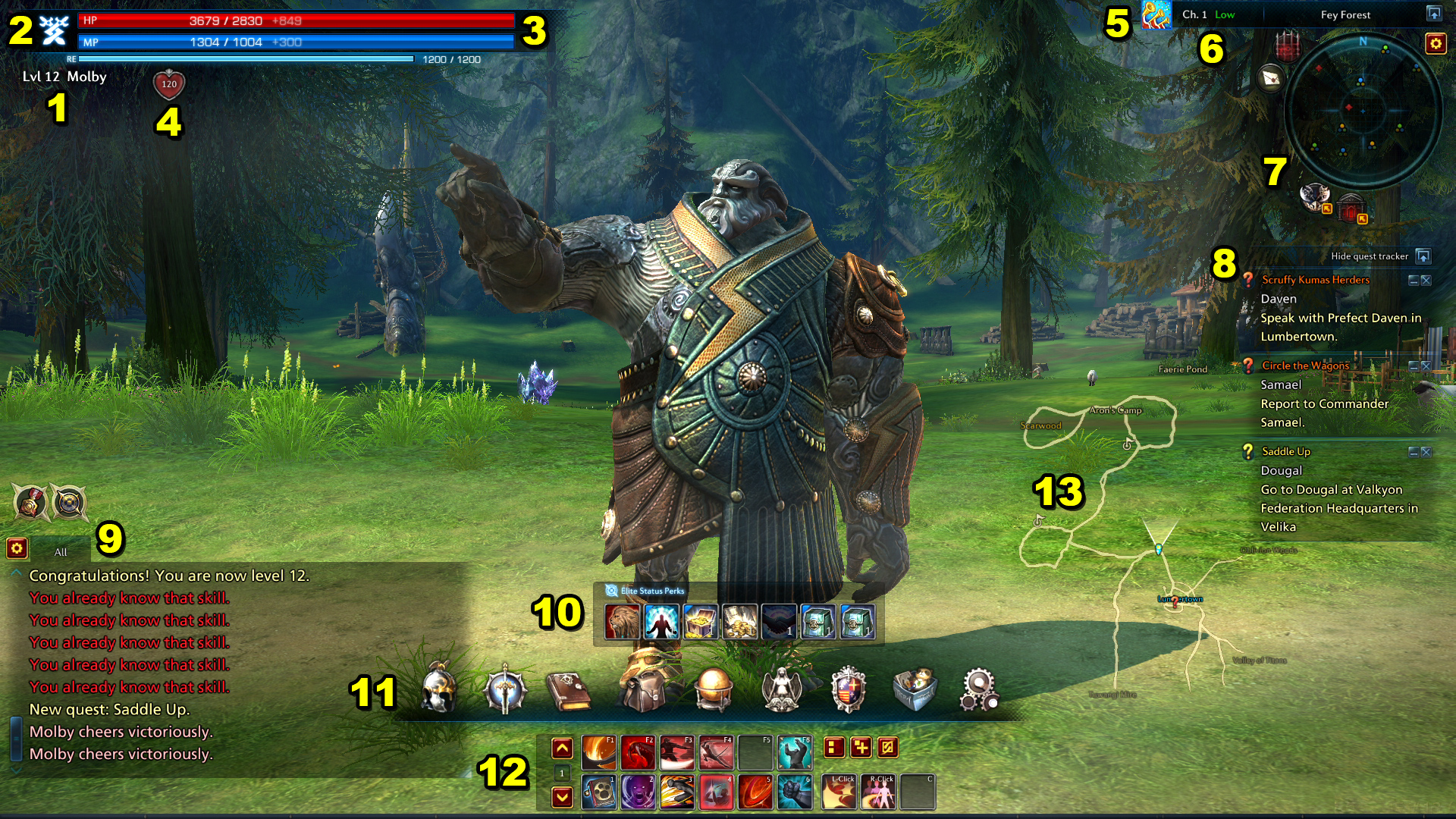Use the lion head Elite perk

coord(623,621)
